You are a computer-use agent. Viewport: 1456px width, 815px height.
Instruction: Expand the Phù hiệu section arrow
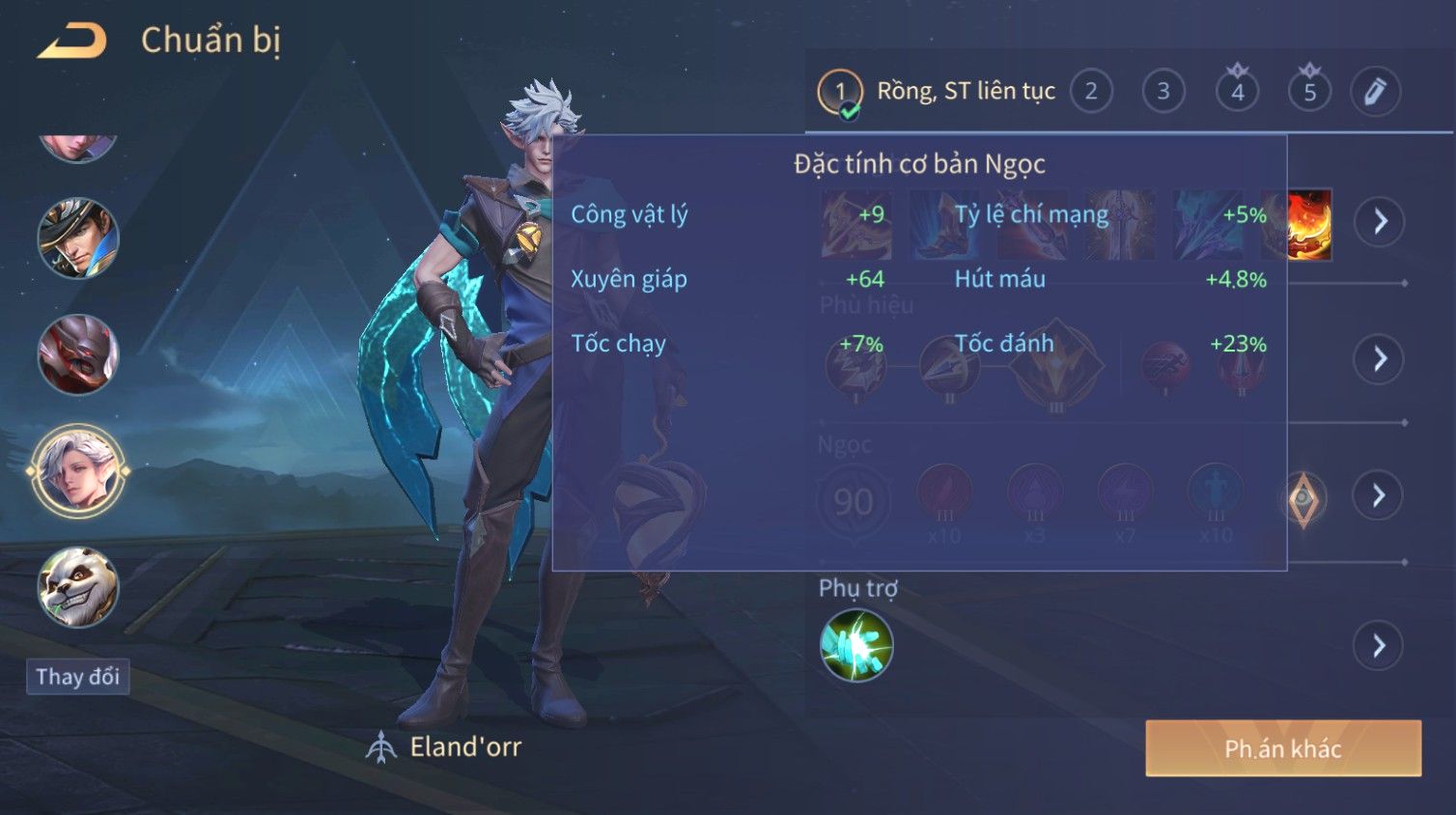1380,359
